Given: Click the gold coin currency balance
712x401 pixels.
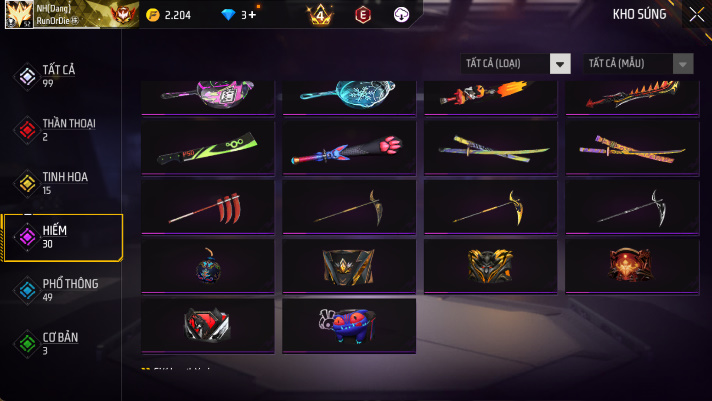Looking at the screenshot, I should coord(168,15).
